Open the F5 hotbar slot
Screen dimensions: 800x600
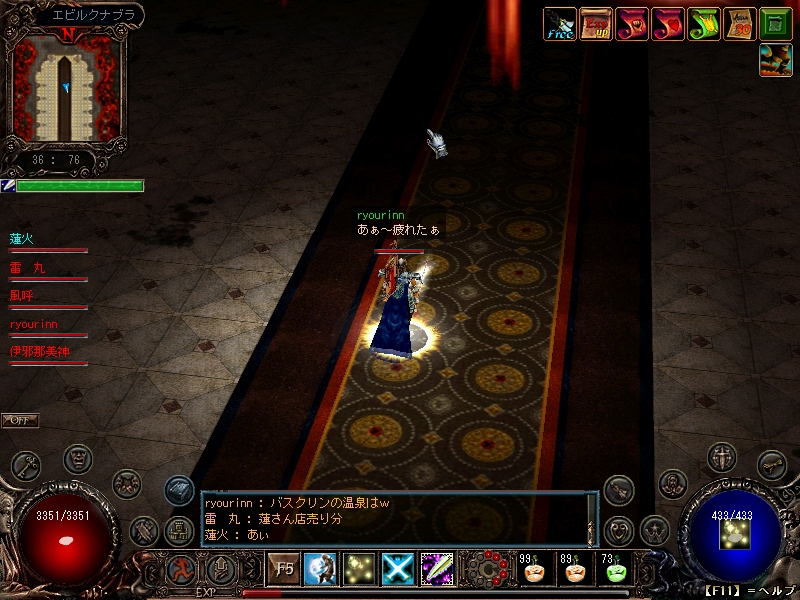point(284,569)
